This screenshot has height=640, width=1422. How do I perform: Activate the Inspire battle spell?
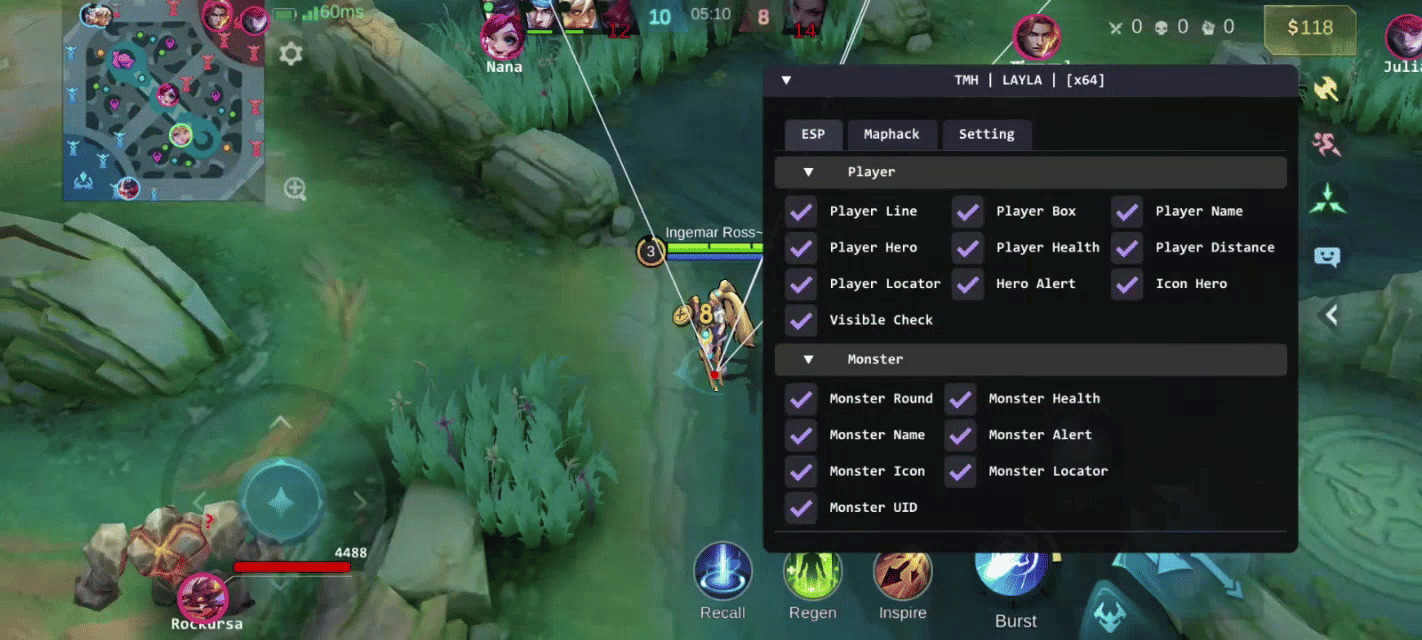pyautogui.click(x=902, y=574)
